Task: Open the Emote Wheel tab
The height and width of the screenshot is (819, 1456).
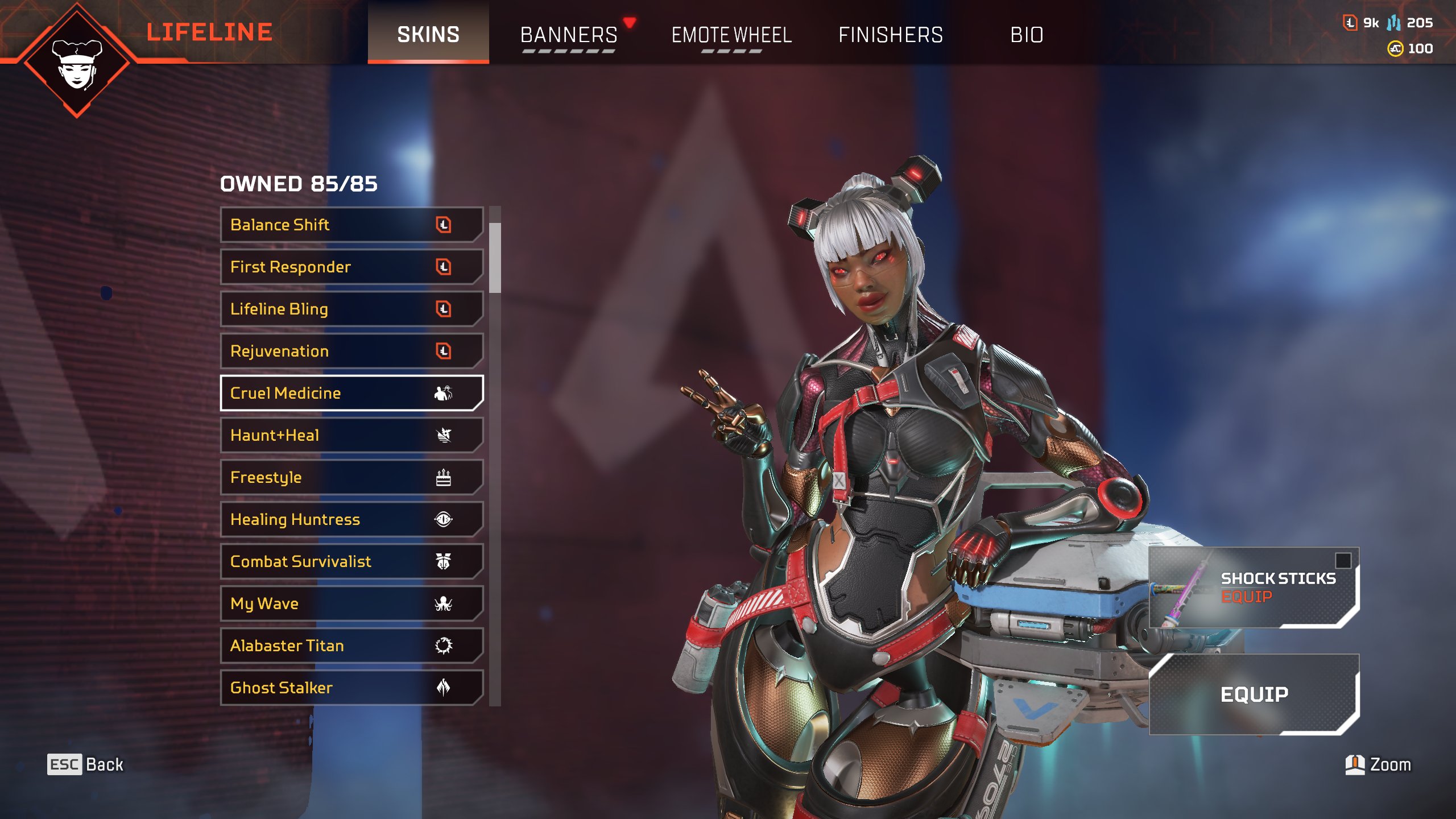Action: pyautogui.click(x=731, y=35)
